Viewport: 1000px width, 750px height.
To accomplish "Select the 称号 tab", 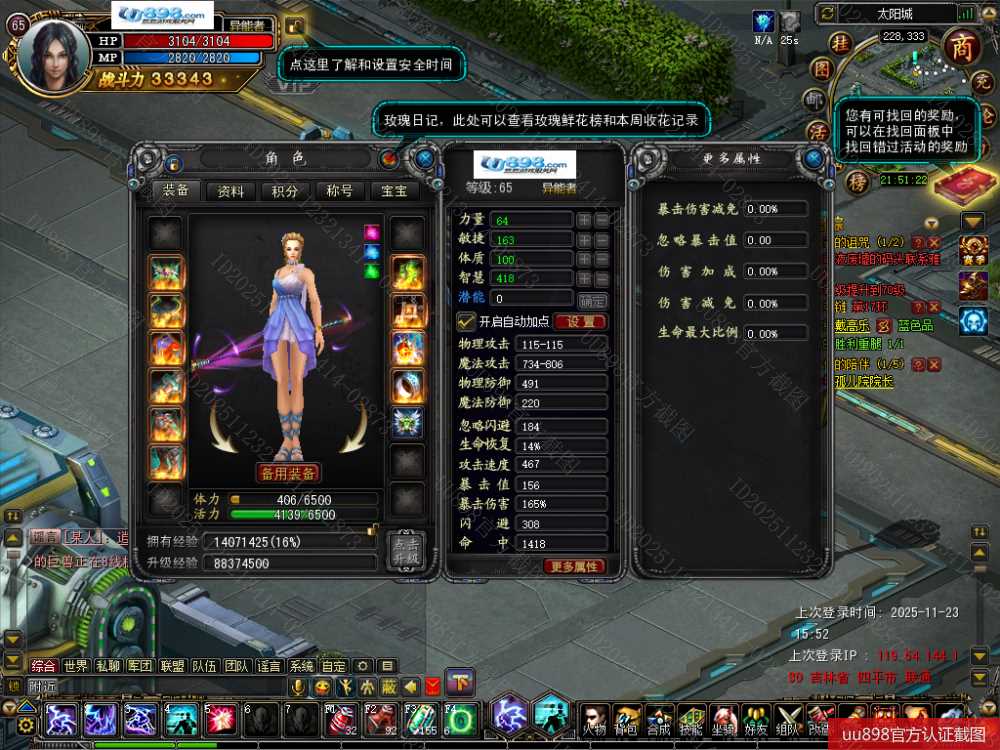I will 340,191.
